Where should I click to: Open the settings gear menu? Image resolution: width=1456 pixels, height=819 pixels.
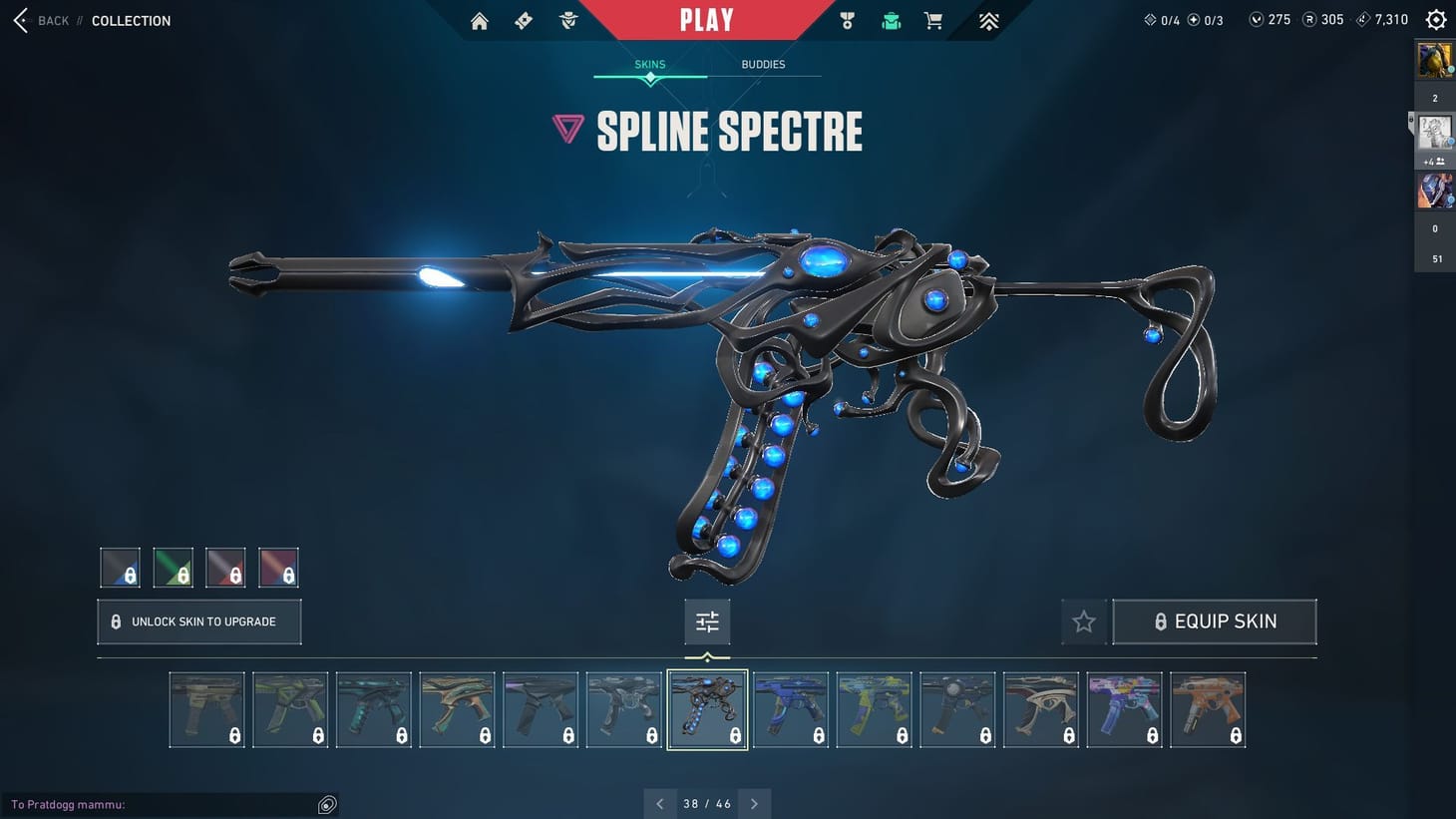1435,19
